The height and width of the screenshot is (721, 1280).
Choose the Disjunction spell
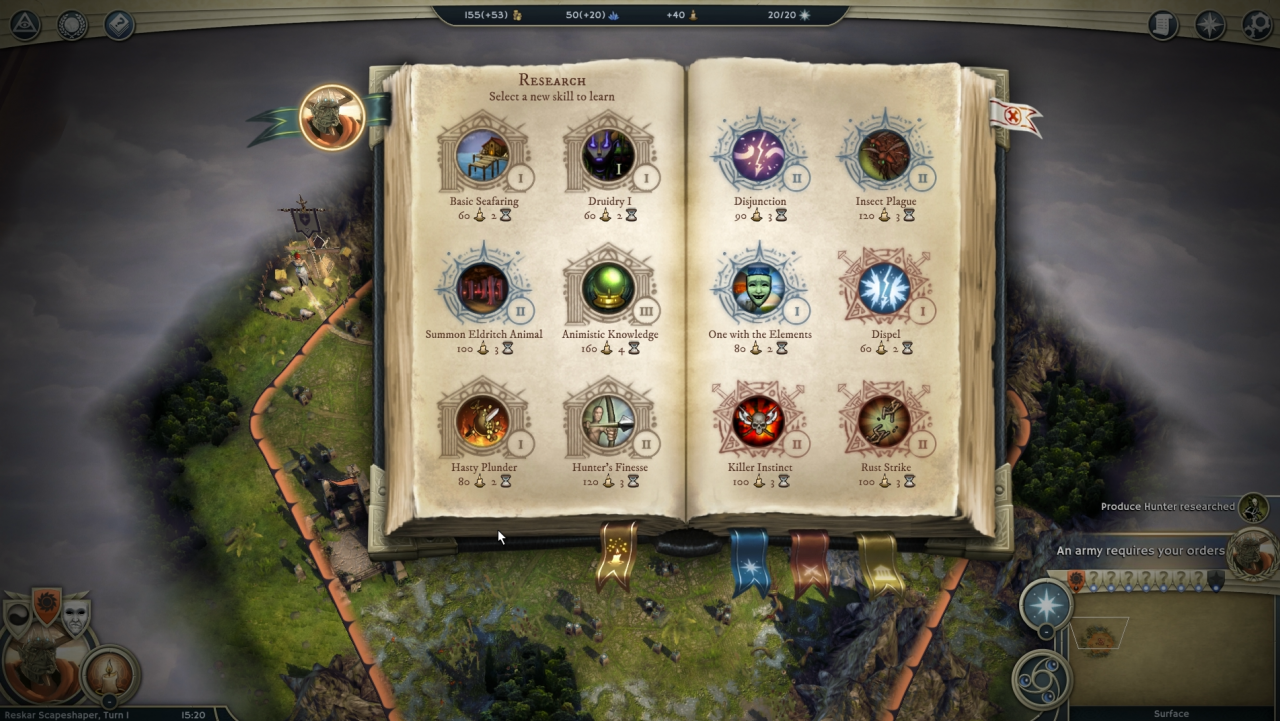pos(759,156)
